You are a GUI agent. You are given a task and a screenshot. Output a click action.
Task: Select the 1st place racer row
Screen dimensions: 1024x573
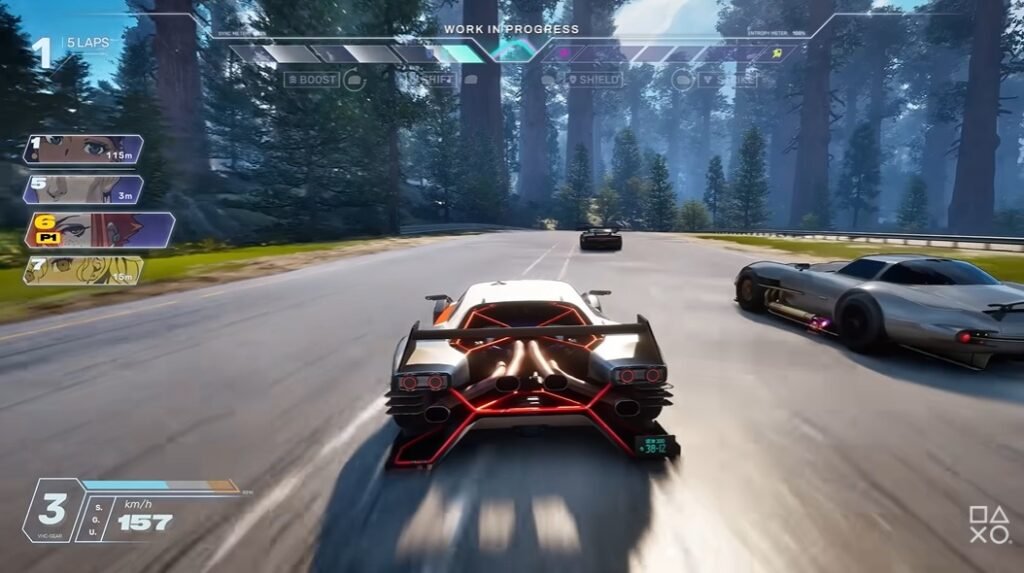click(x=84, y=150)
